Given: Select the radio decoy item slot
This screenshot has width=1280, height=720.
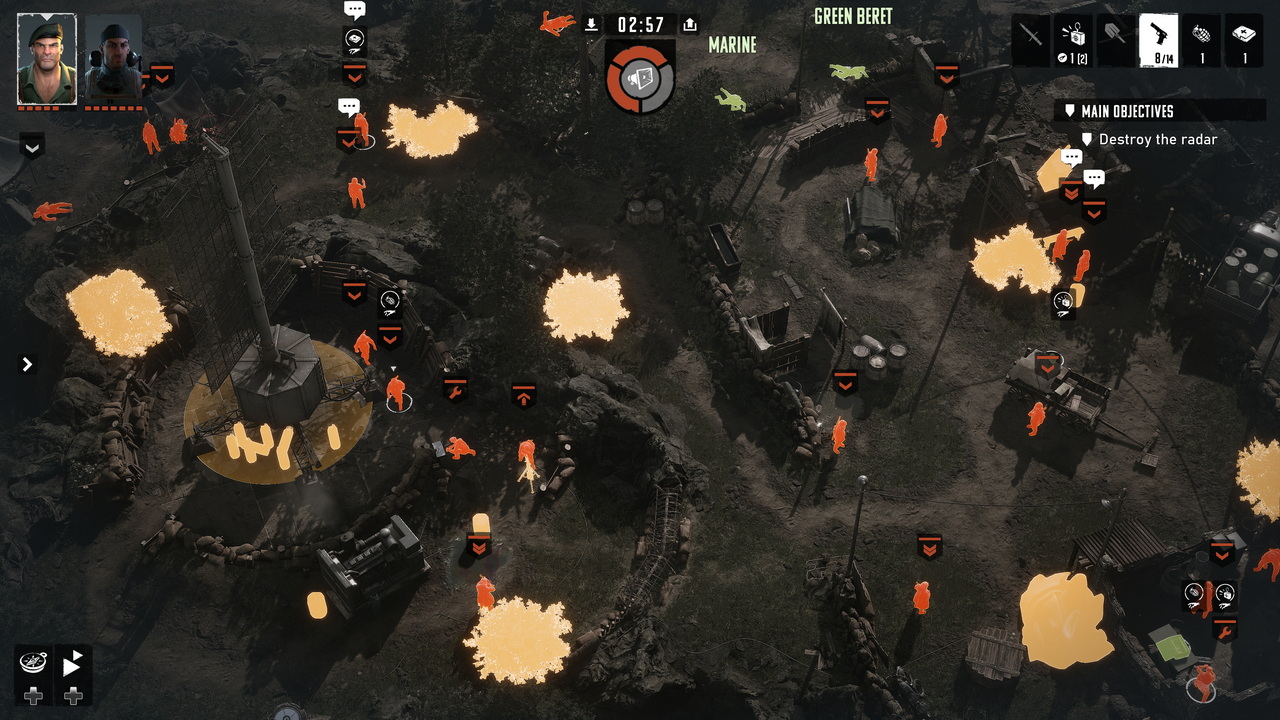Looking at the screenshot, I should click(x=1074, y=40).
